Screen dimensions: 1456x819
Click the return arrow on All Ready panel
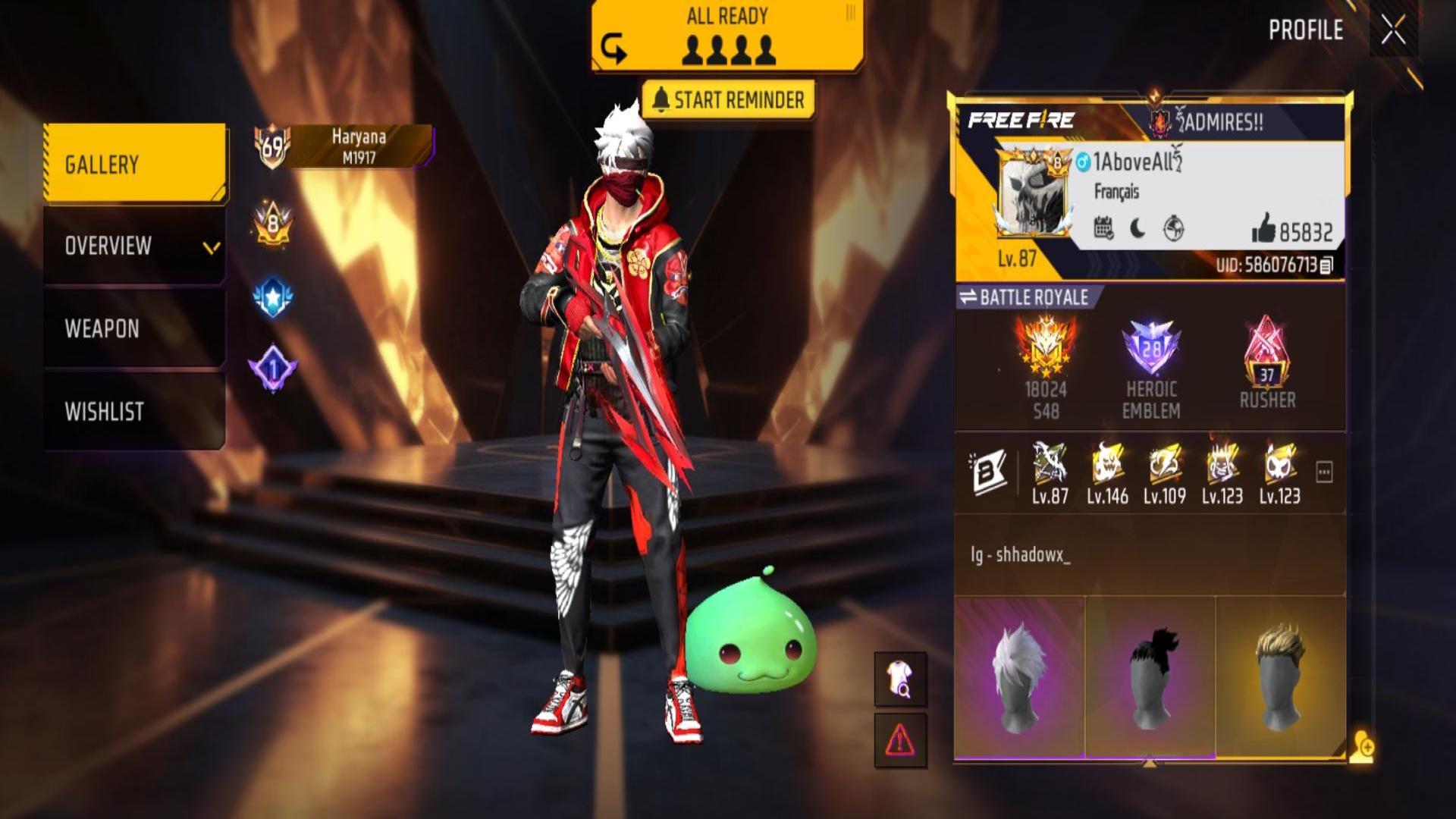(x=613, y=50)
